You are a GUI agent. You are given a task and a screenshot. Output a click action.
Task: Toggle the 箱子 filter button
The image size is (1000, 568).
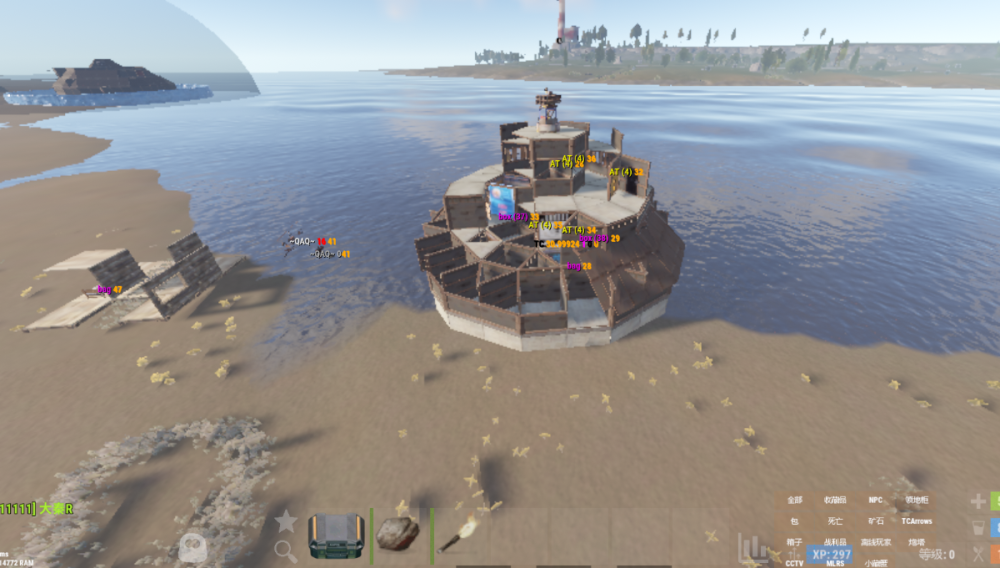pyautogui.click(x=795, y=542)
